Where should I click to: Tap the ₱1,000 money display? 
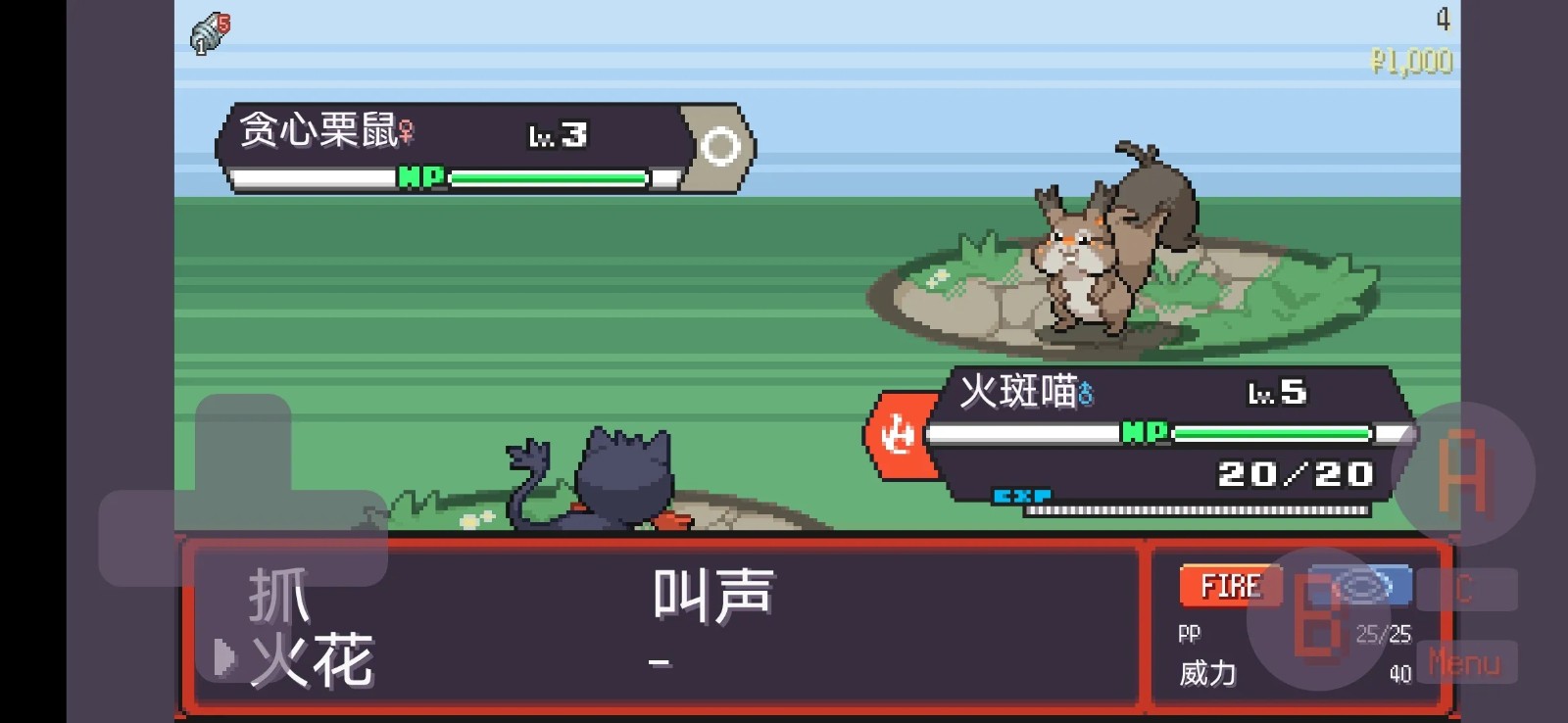pos(1411,61)
